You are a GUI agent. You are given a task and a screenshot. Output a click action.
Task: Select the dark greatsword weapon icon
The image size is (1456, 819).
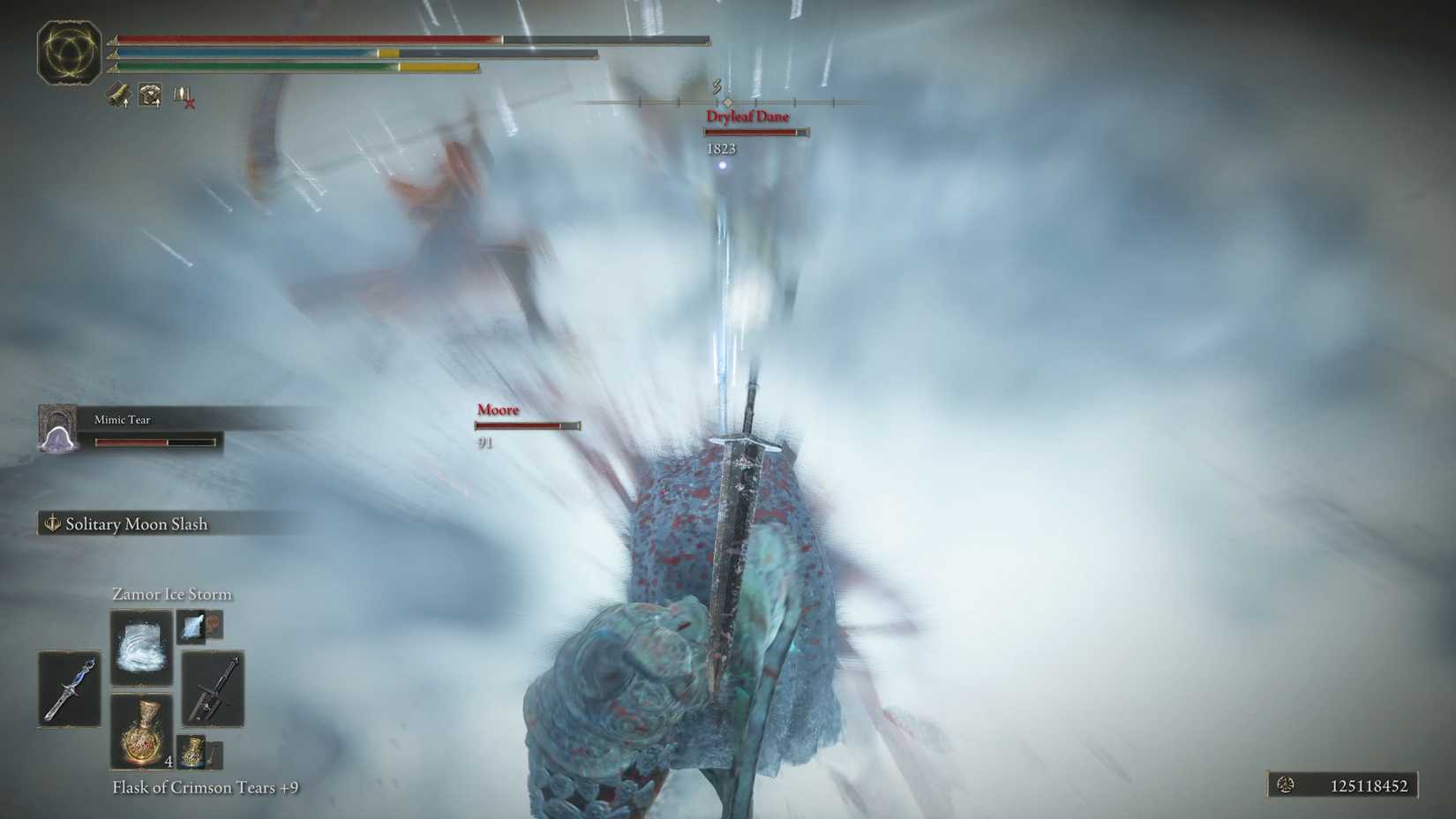(211, 689)
